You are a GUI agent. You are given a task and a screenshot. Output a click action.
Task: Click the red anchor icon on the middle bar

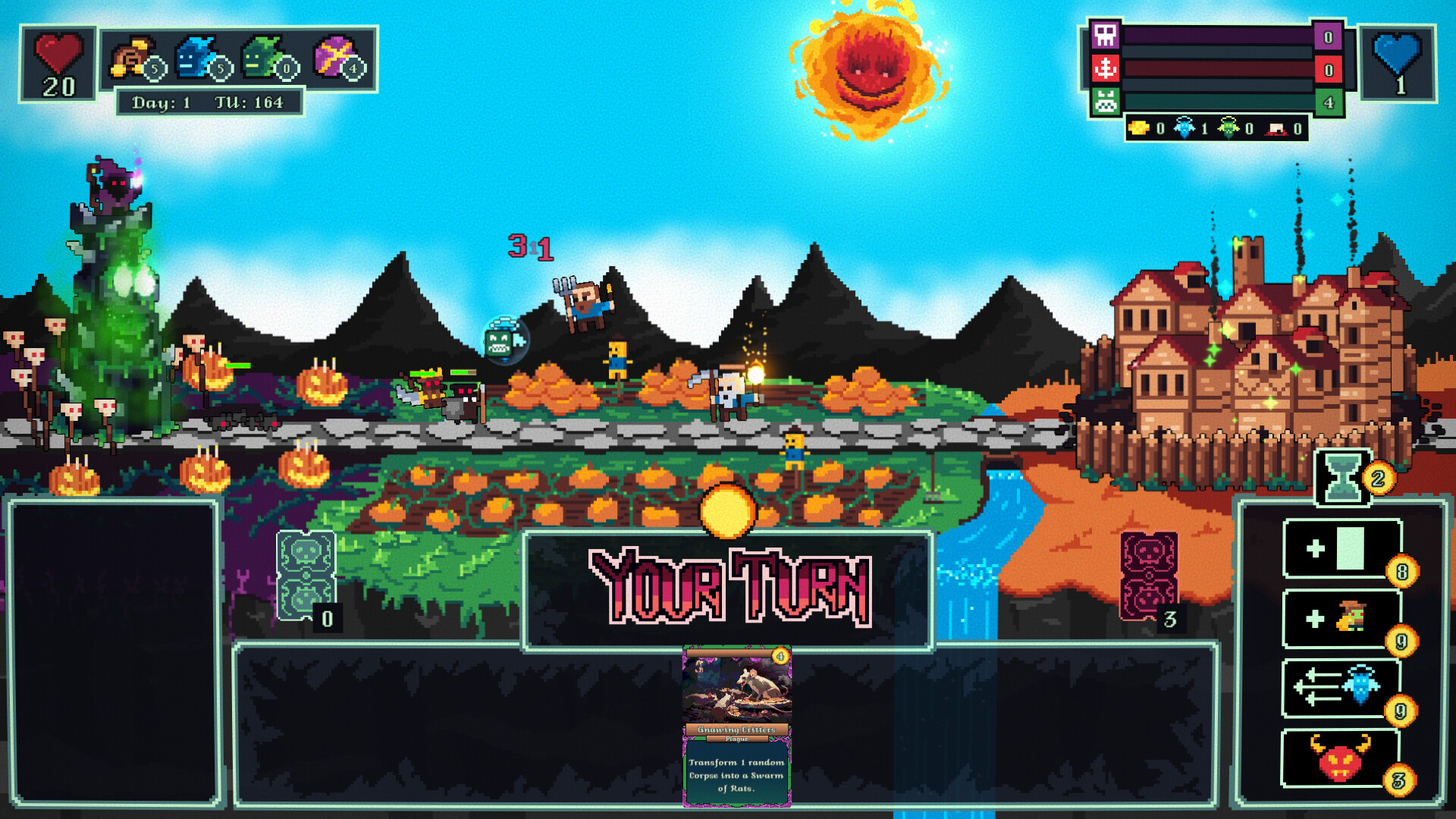click(1106, 67)
